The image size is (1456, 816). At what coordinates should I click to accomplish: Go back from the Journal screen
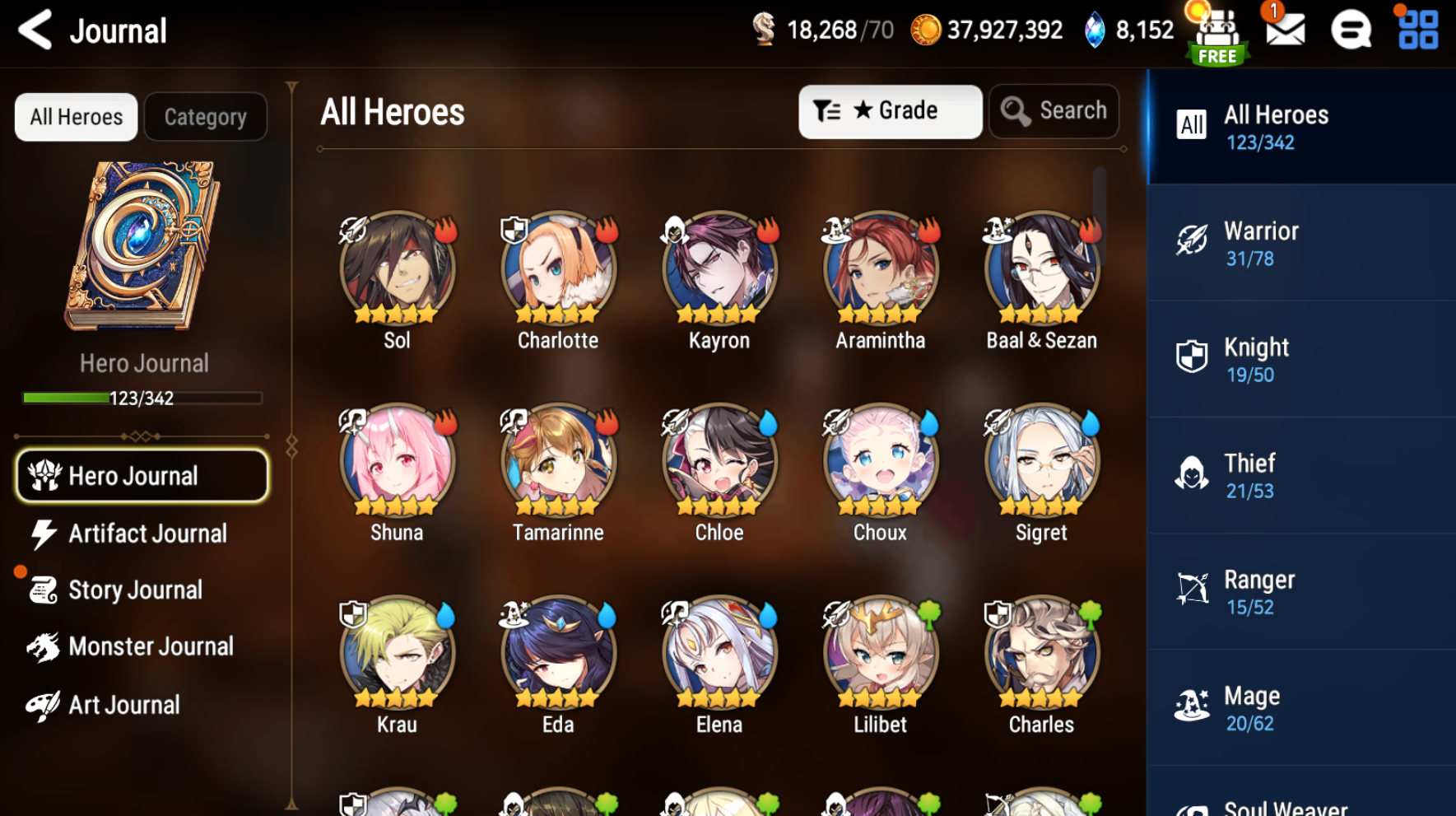[35, 30]
